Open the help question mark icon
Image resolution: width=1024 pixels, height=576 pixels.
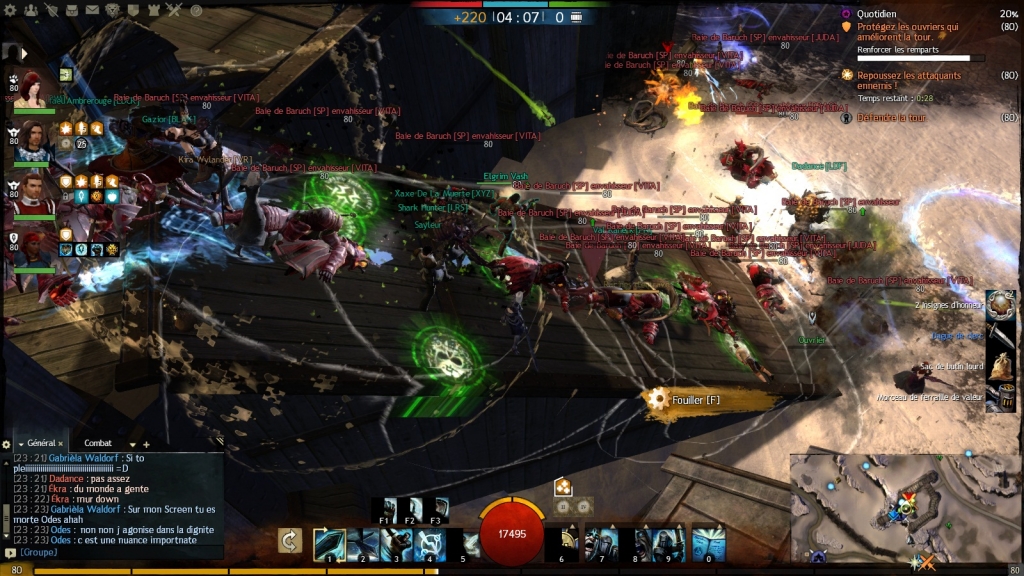(196, 10)
